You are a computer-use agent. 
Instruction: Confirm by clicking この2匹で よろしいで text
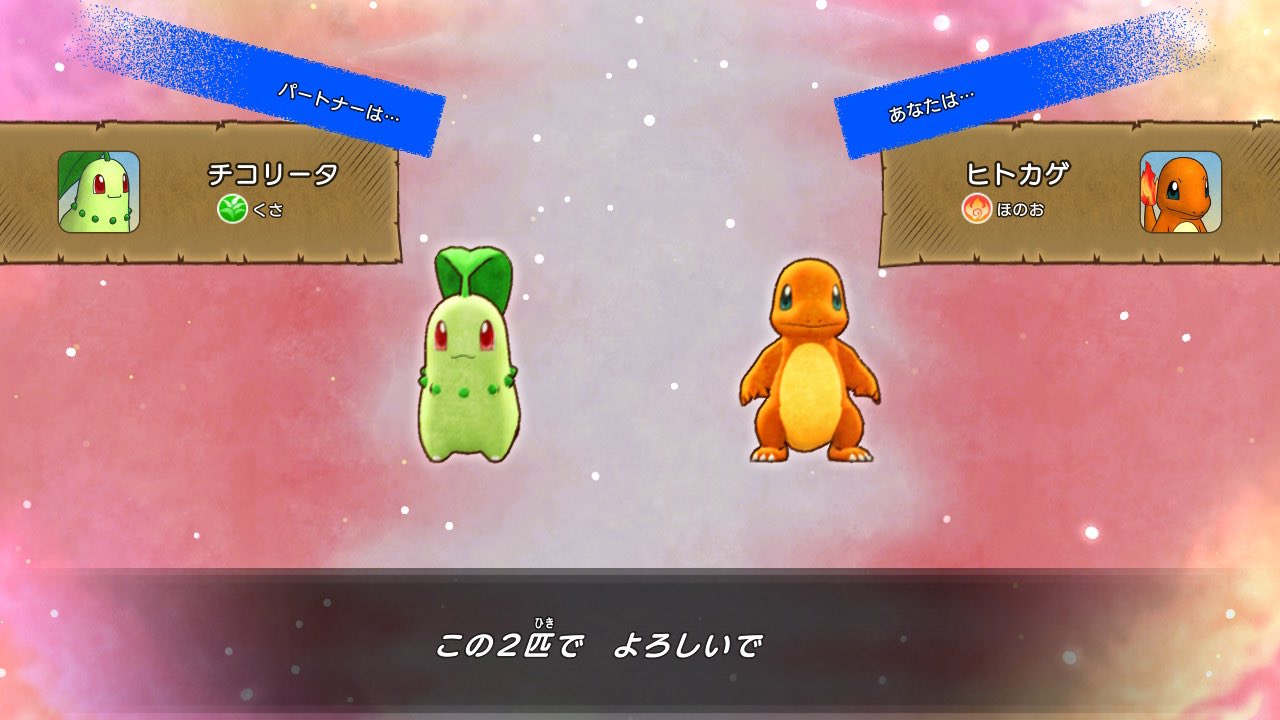click(x=600, y=644)
